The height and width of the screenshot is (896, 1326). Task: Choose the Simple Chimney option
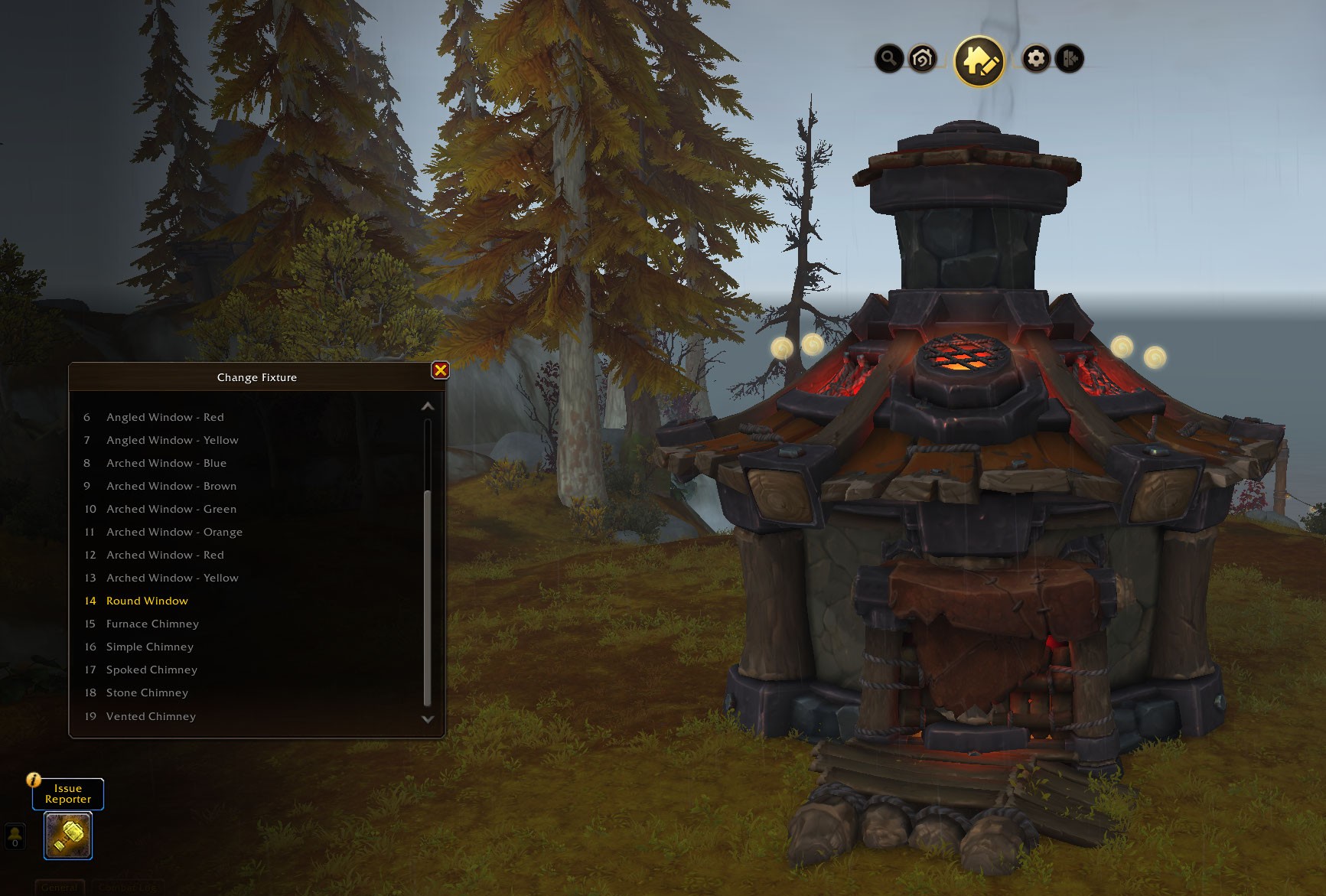pyautogui.click(x=150, y=647)
